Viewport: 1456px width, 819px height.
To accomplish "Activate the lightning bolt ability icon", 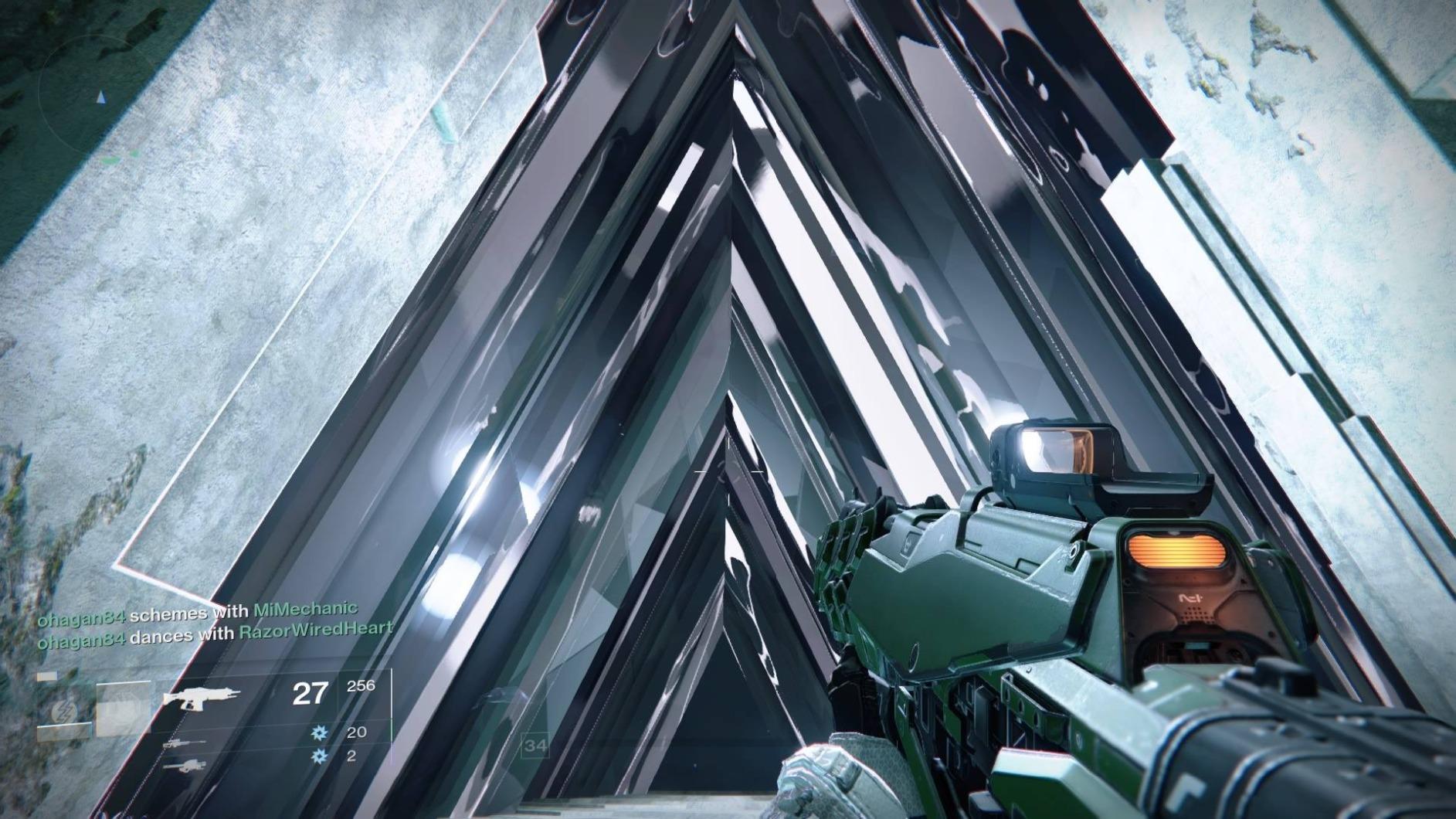I will pos(63,712).
